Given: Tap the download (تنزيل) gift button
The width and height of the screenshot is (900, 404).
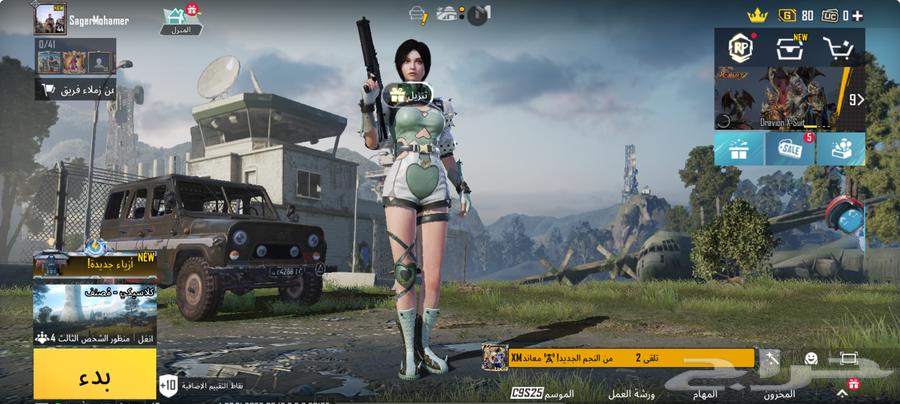Looking at the screenshot, I should pyautogui.click(x=408, y=95).
